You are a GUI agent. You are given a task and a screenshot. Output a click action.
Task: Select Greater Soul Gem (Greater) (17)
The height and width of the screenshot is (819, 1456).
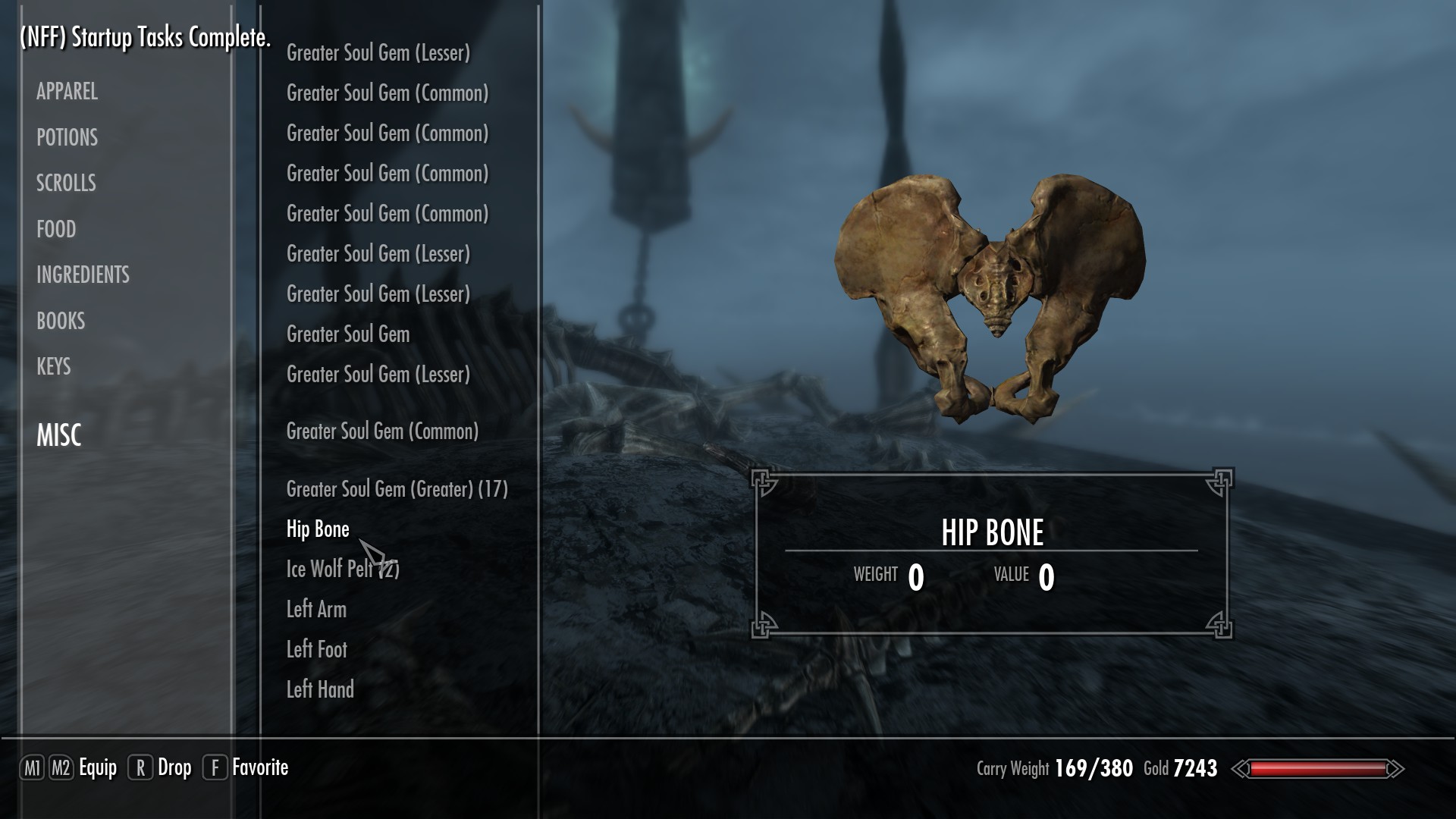(x=397, y=489)
